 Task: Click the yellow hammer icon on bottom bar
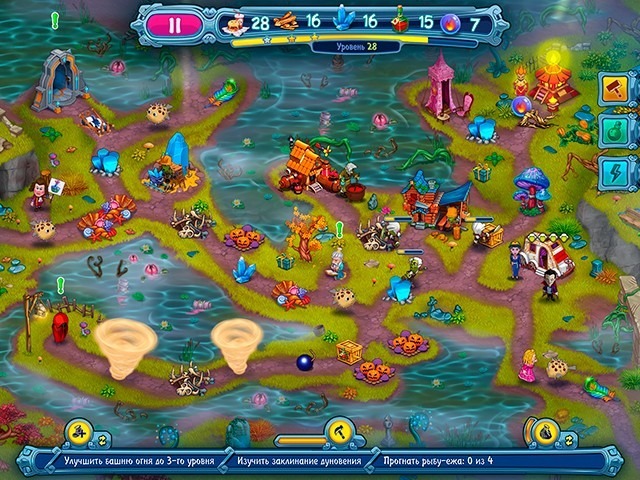[x=340, y=432]
